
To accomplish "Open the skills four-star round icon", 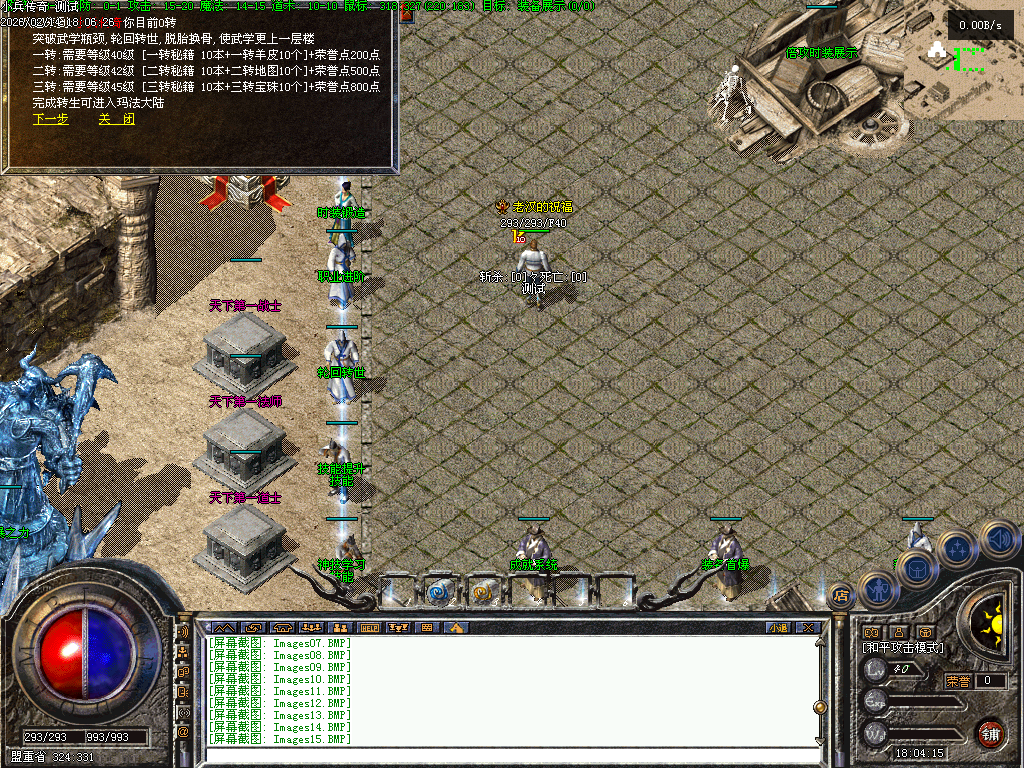I will click(x=957, y=548).
